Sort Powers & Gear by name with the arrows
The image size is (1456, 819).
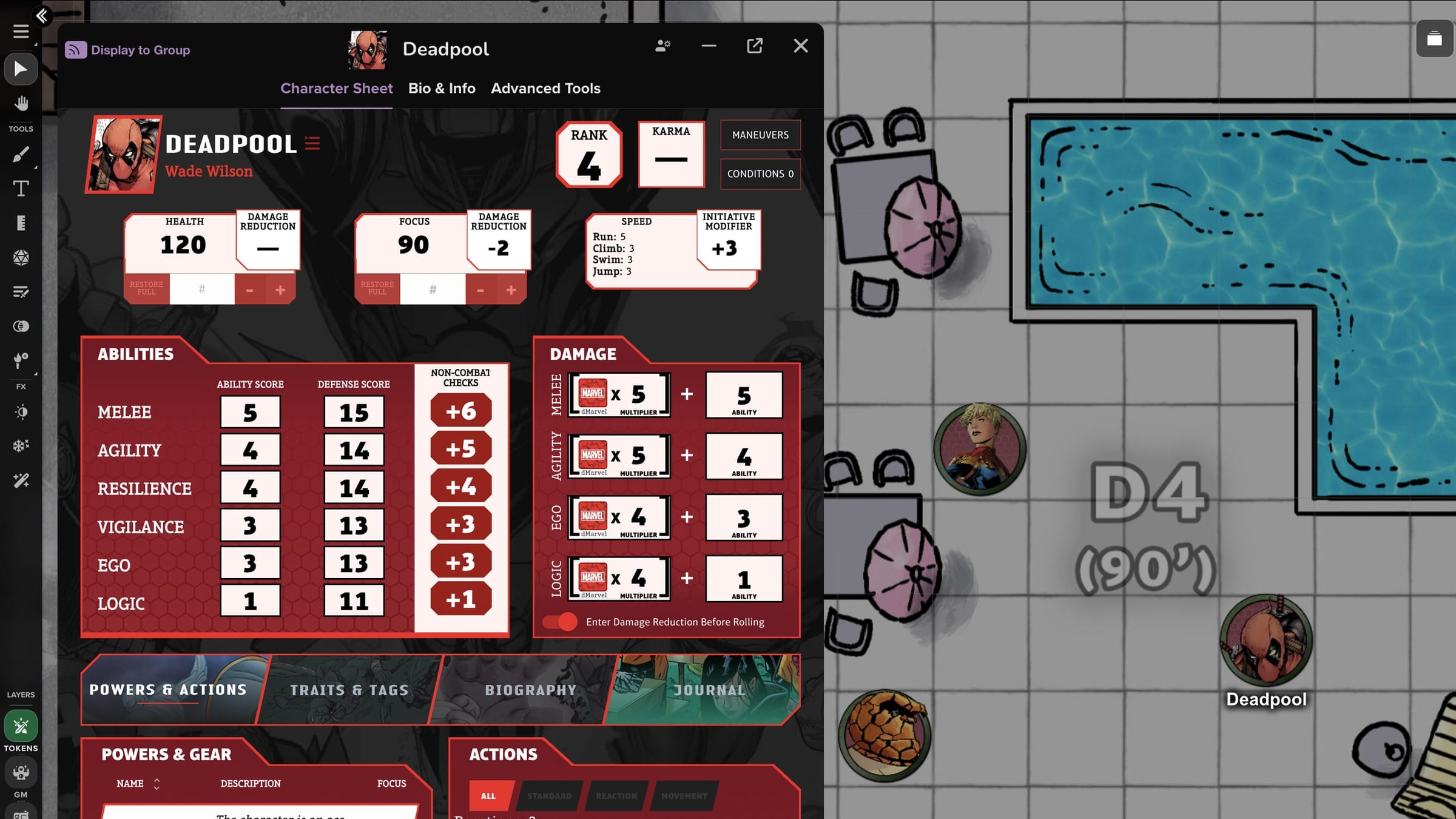(156, 783)
